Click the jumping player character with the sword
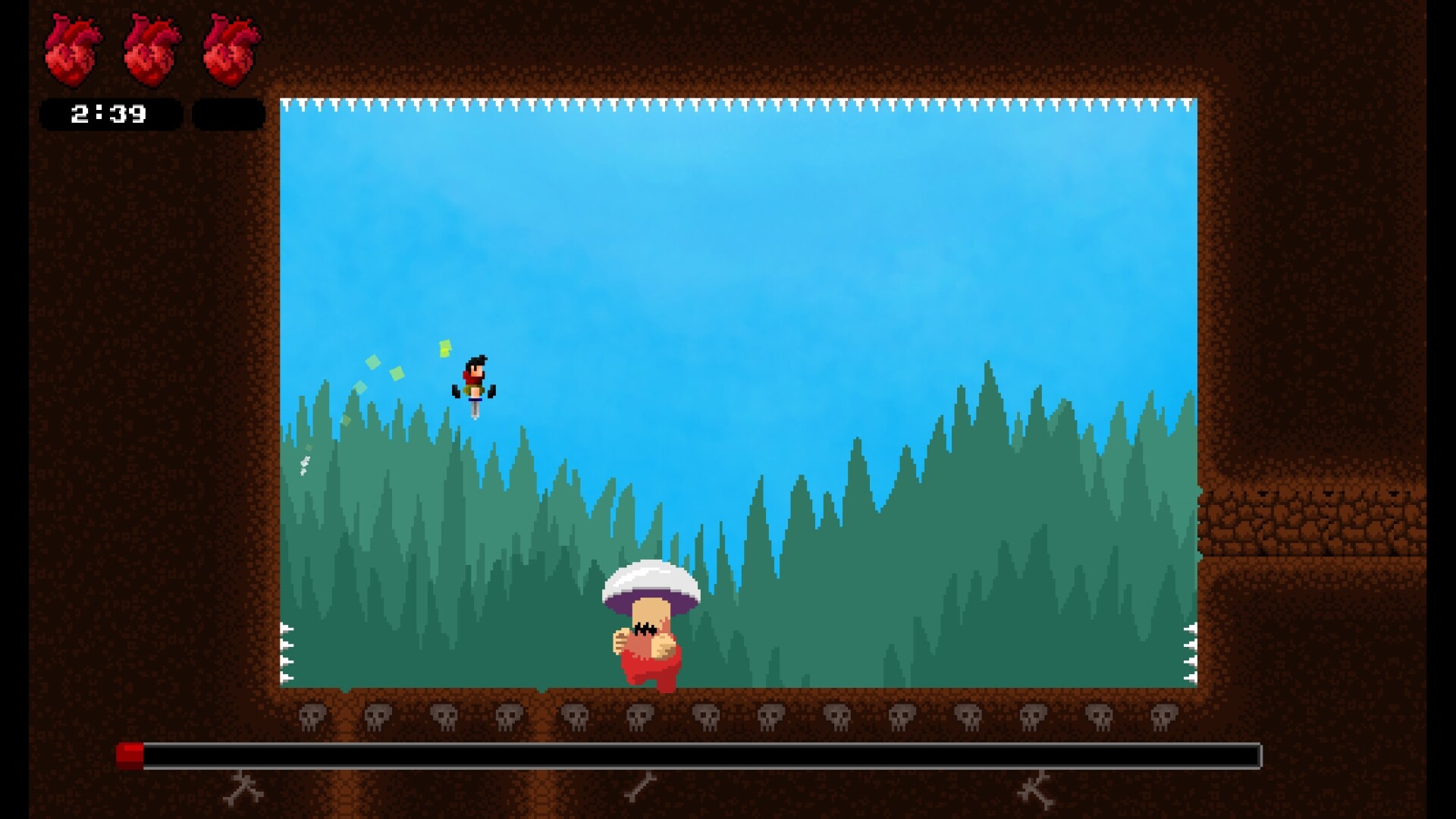Viewport: 1456px width, 819px height. tap(476, 383)
